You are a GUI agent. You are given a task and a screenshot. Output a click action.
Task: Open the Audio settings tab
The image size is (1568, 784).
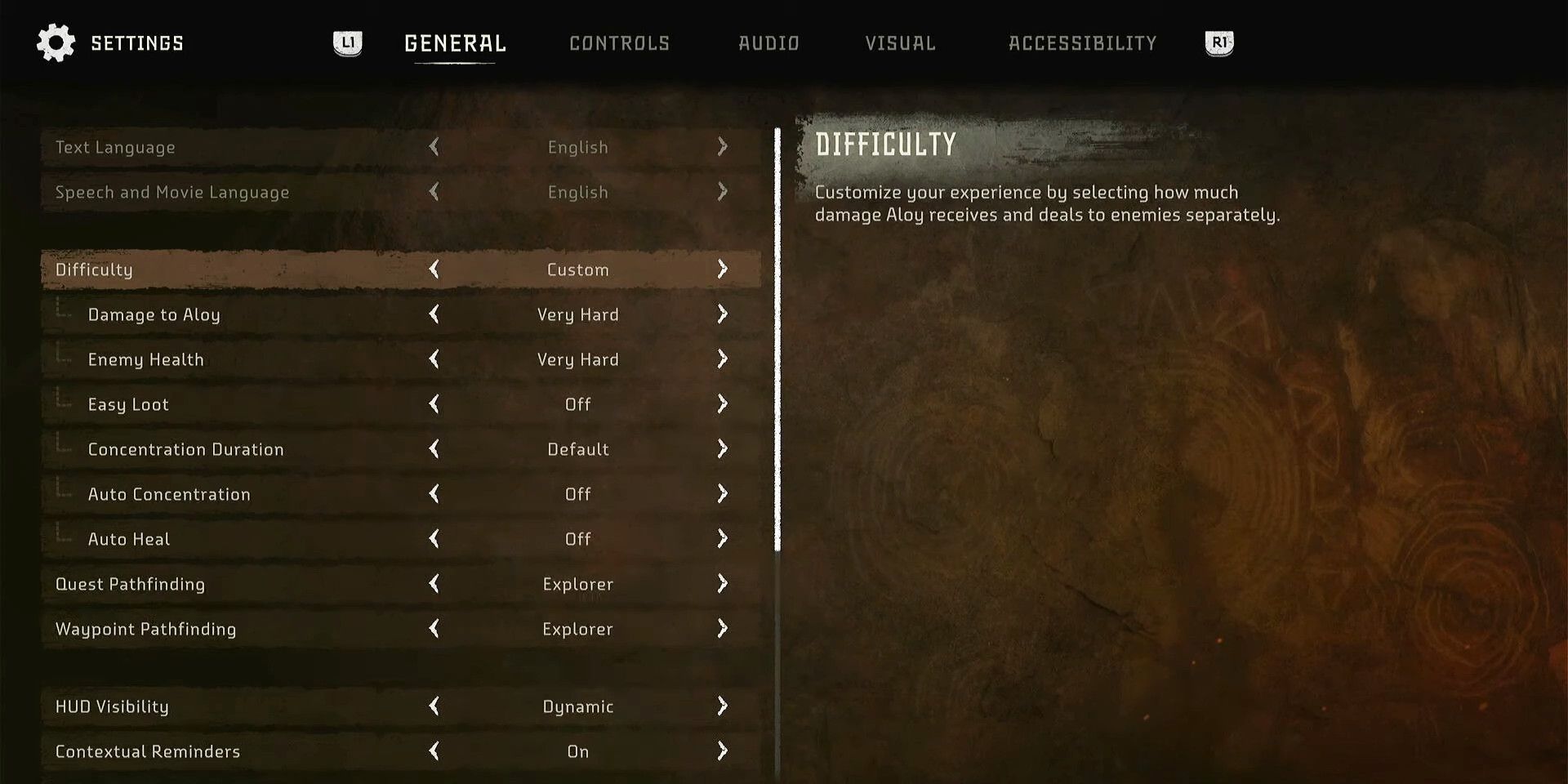tap(768, 43)
